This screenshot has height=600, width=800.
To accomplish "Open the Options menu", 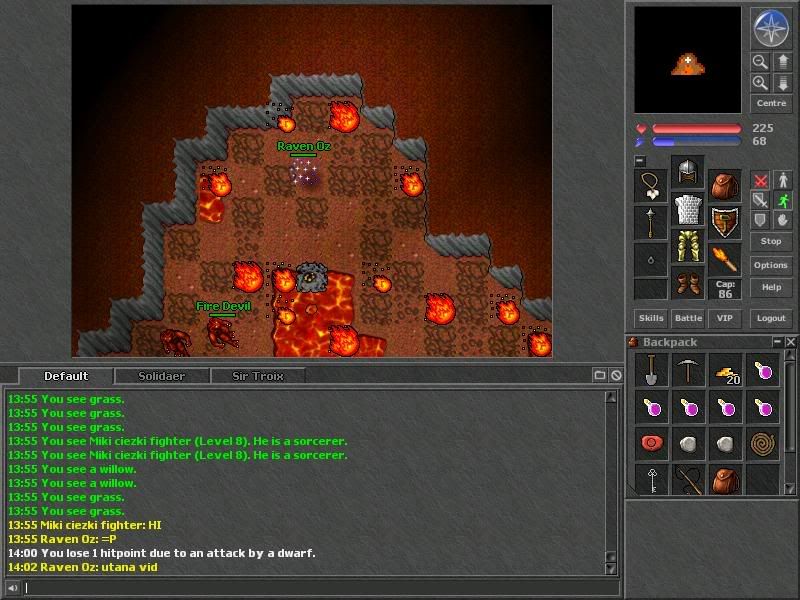I will (x=771, y=265).
